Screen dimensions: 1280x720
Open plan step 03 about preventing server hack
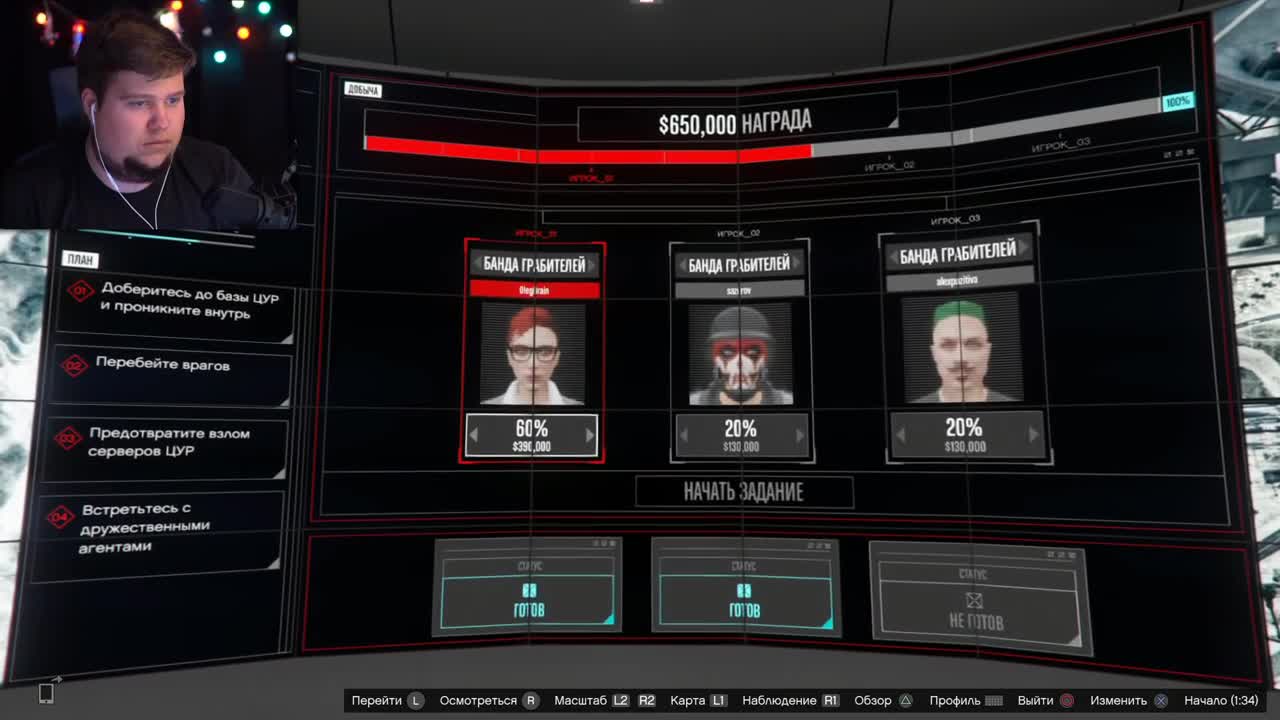[170, 442]
